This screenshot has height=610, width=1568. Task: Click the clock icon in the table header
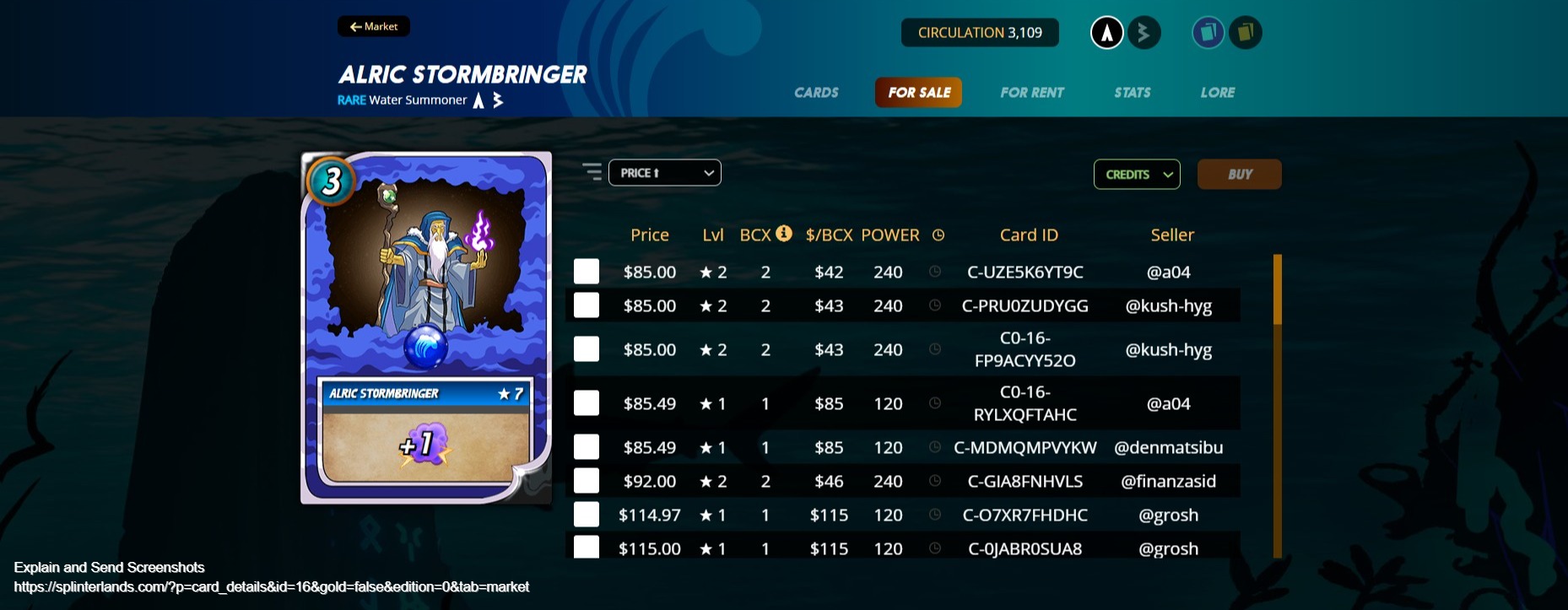click(938, 235)
